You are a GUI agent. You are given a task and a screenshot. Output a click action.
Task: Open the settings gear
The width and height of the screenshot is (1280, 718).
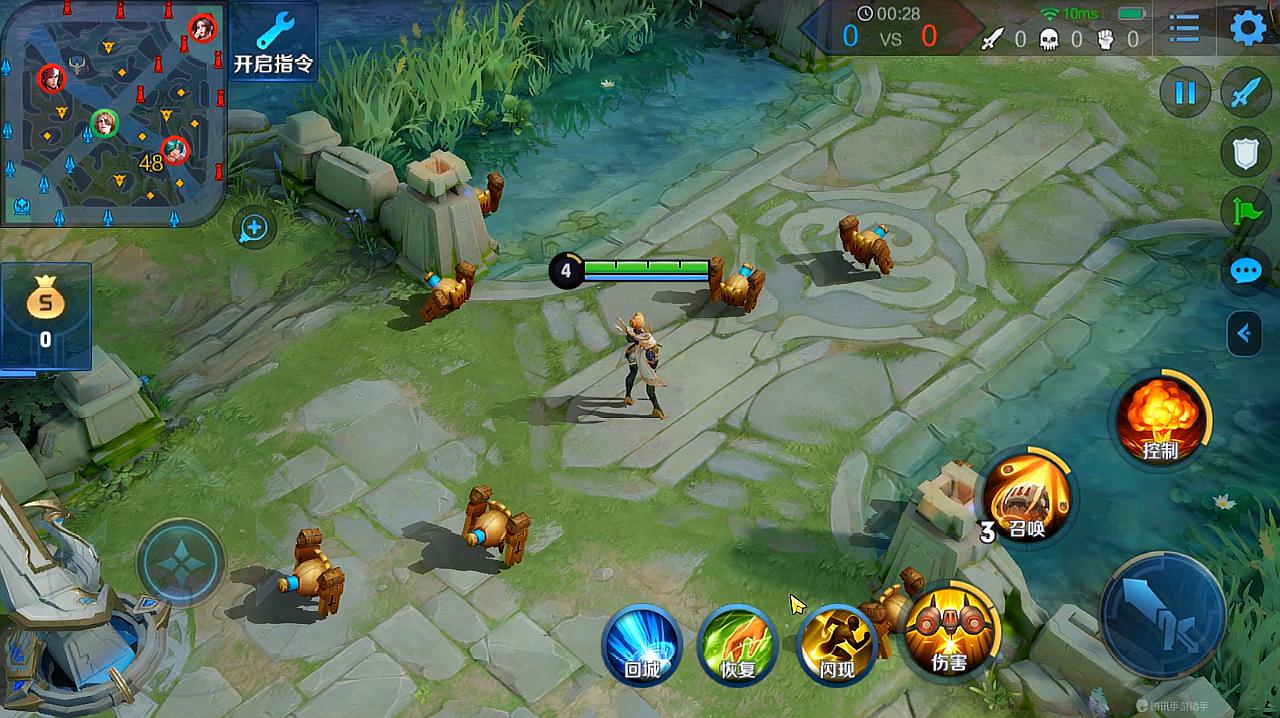[x=1247, y=28]
